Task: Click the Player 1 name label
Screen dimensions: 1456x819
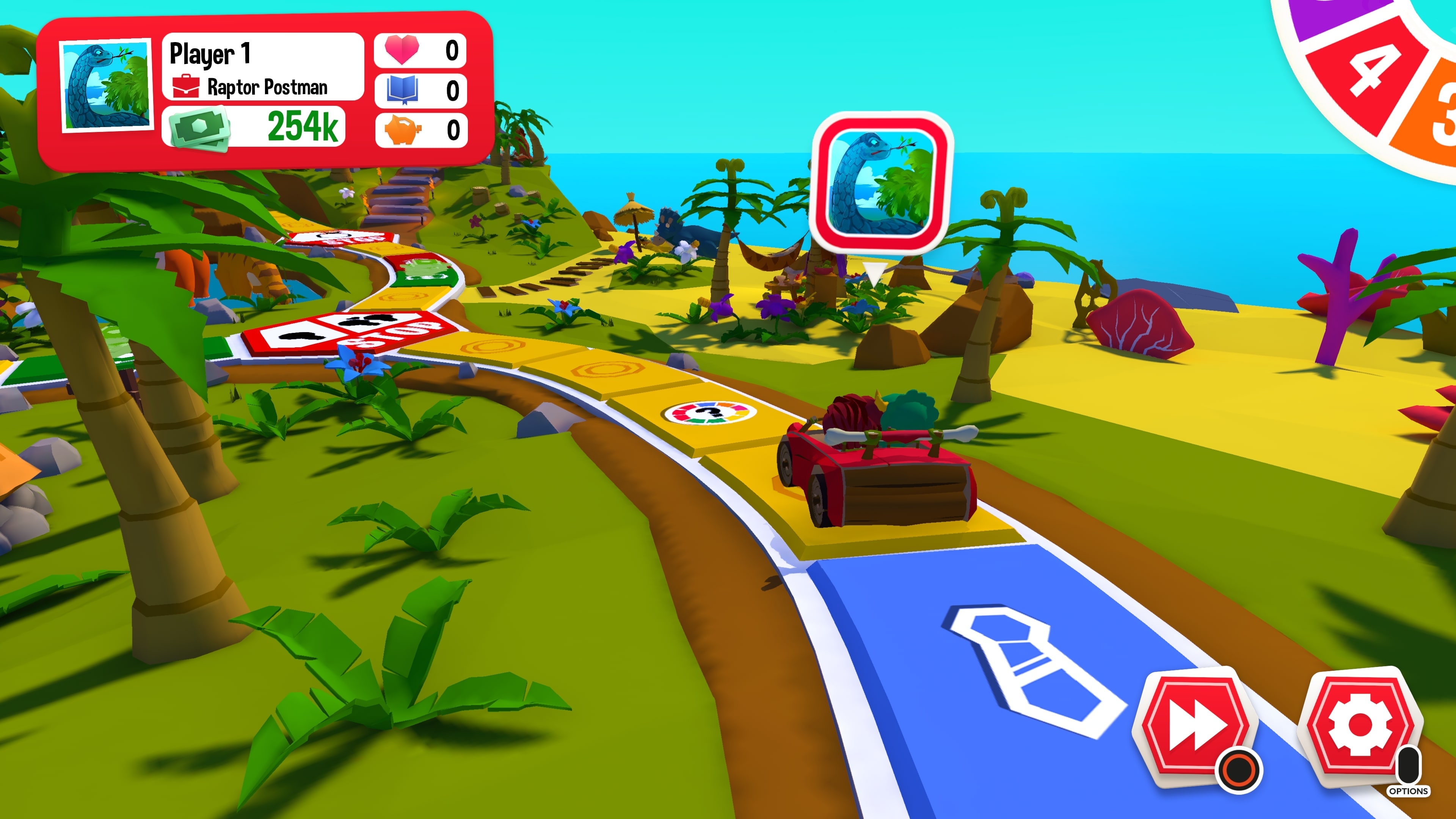Action: (210, 55)
